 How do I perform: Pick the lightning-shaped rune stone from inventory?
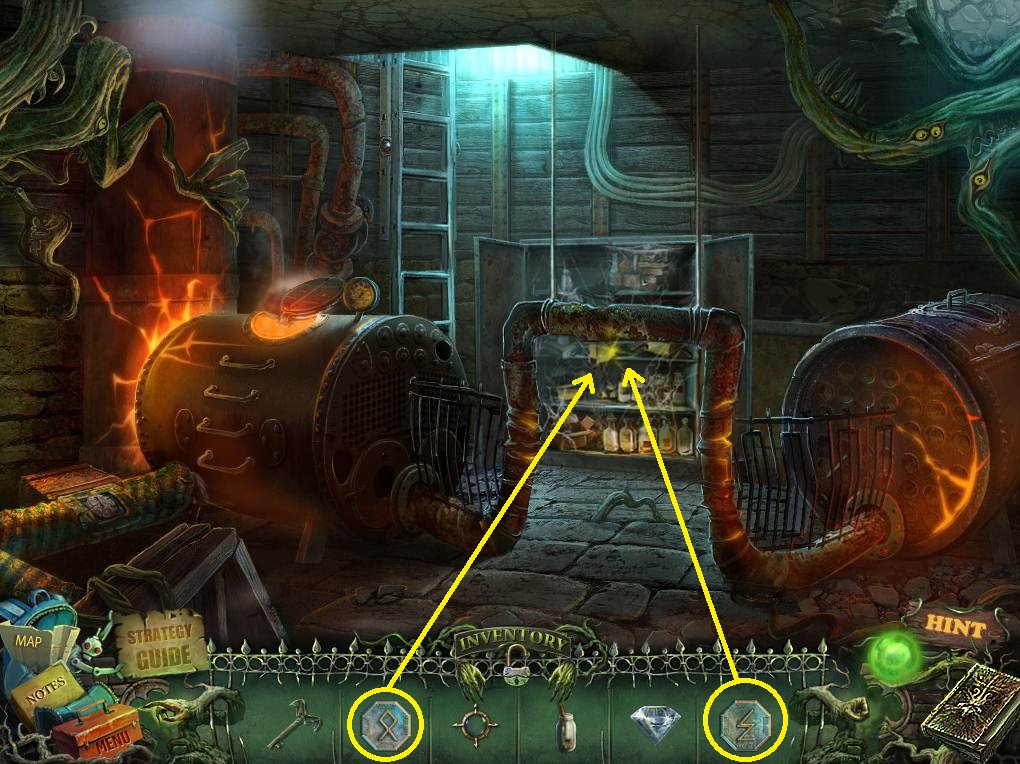(x=745, y=720)
